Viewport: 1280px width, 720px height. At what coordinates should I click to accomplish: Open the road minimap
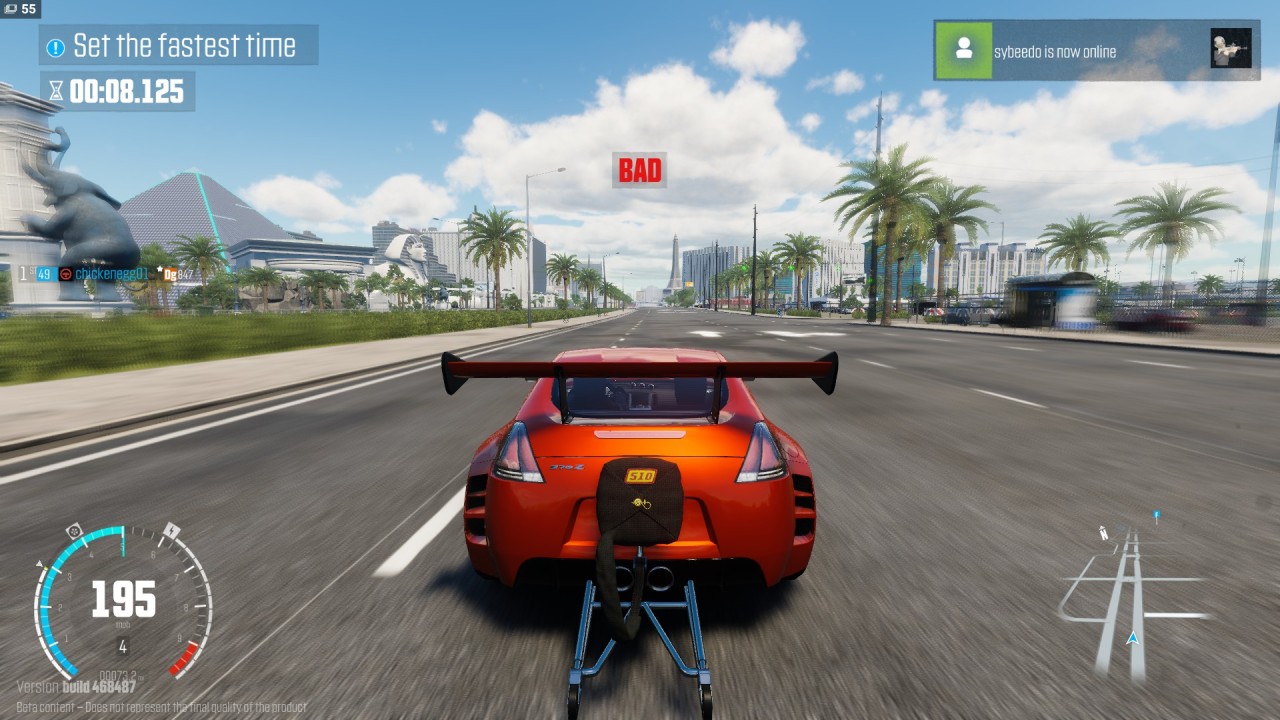click(x=1132, y=595)
